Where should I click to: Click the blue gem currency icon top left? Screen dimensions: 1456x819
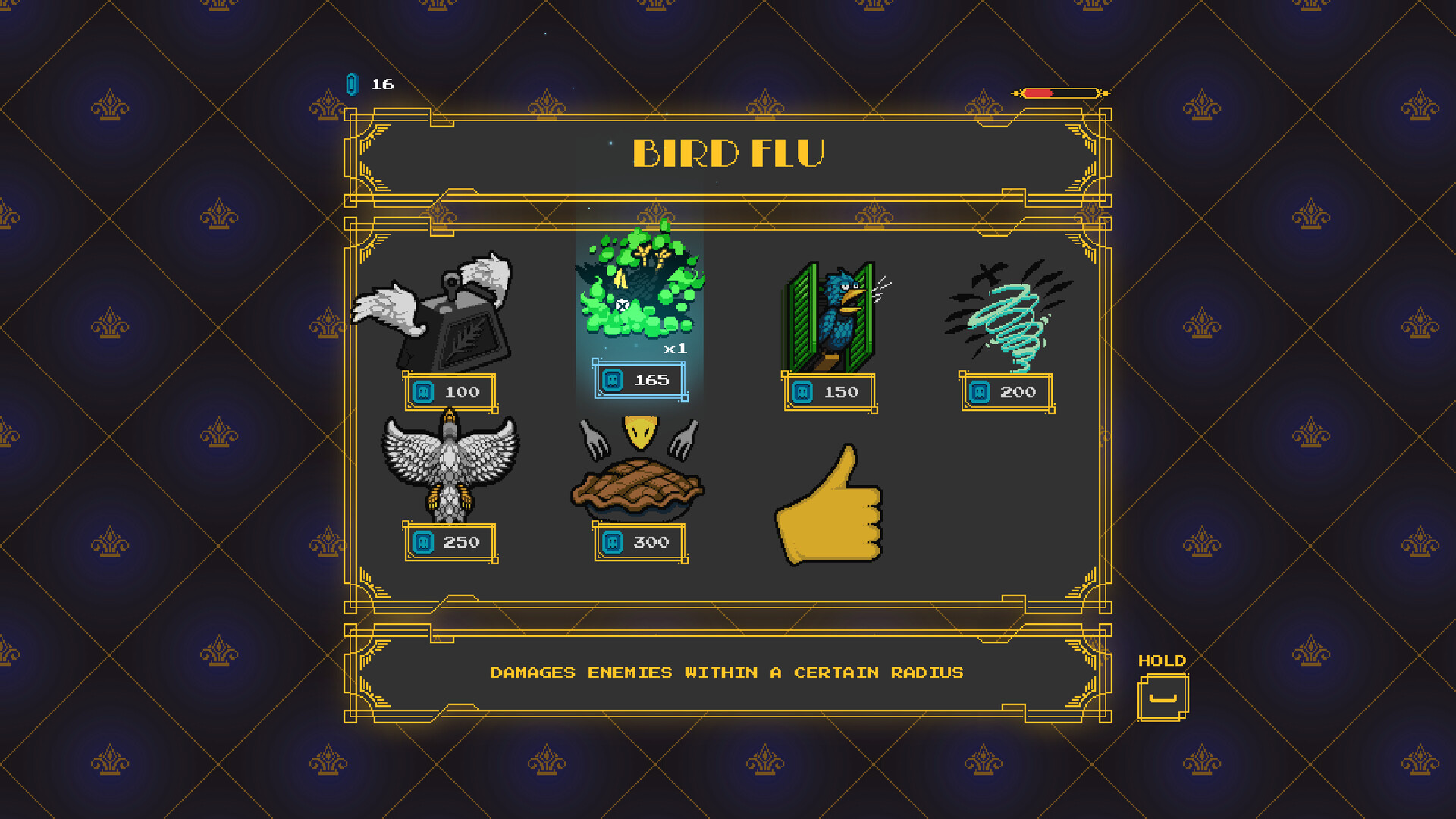[x=350, y=83]
